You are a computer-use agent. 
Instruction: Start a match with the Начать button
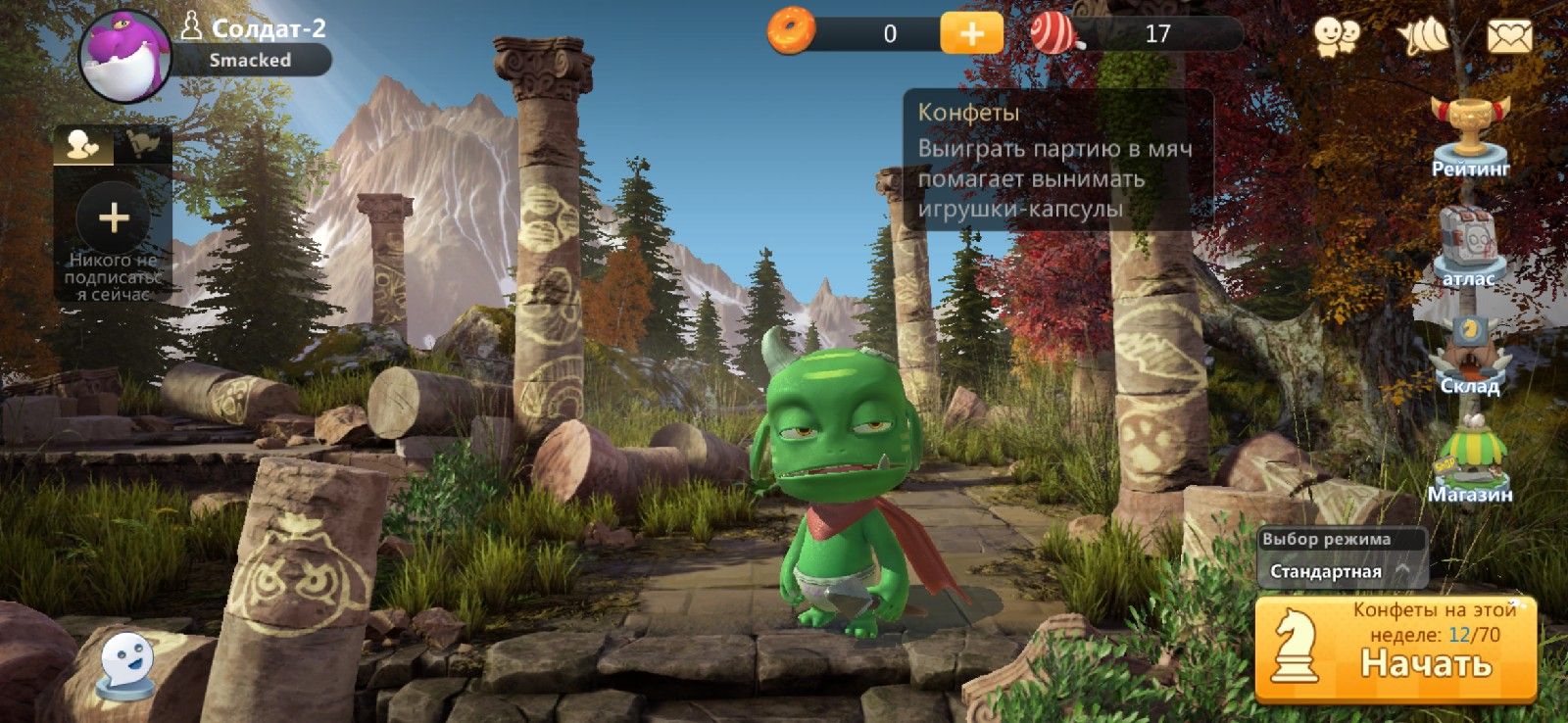[1396, 651]
